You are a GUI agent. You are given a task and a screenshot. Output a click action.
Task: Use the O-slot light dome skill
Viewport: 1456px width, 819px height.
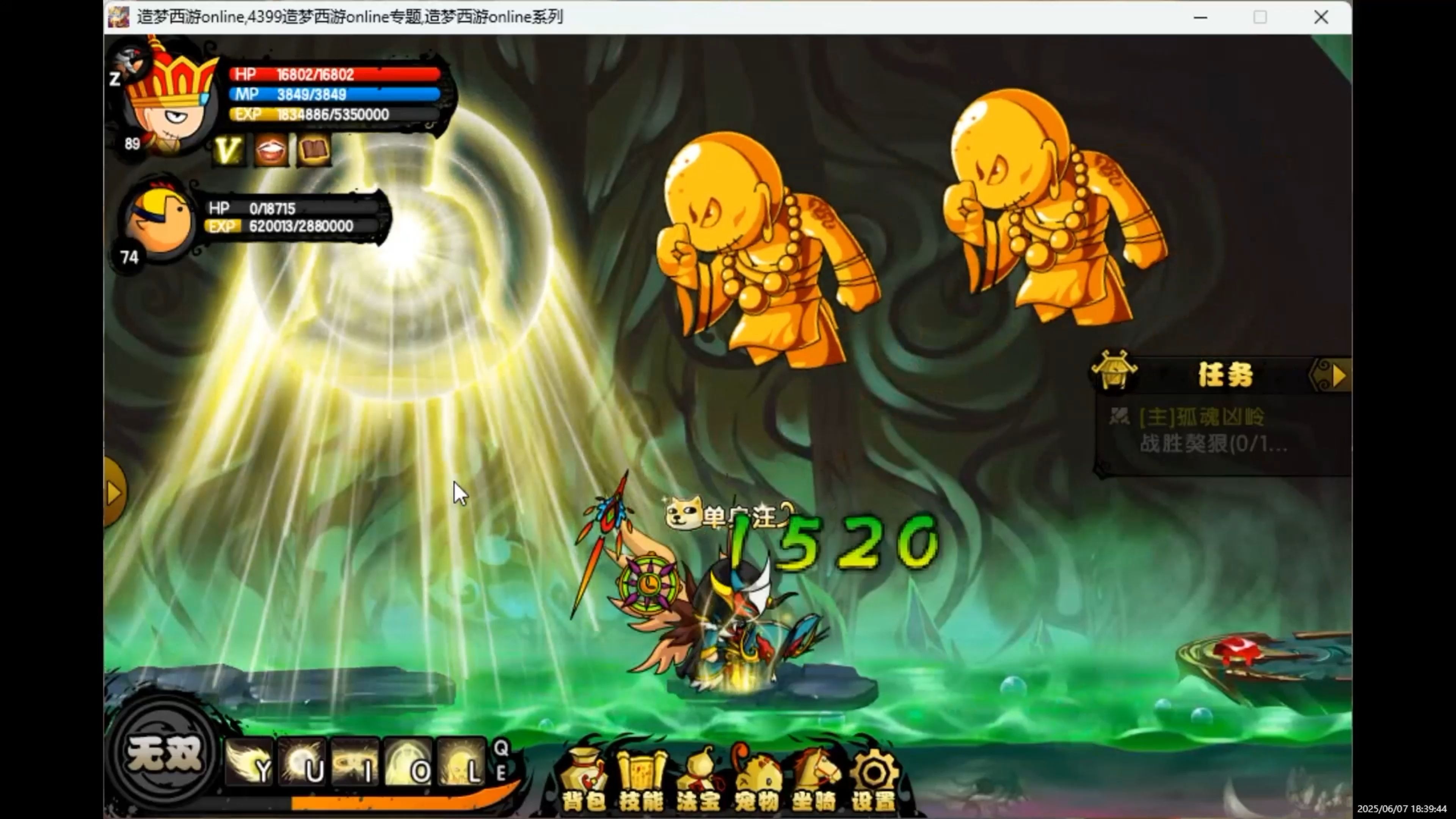point(408,761)
